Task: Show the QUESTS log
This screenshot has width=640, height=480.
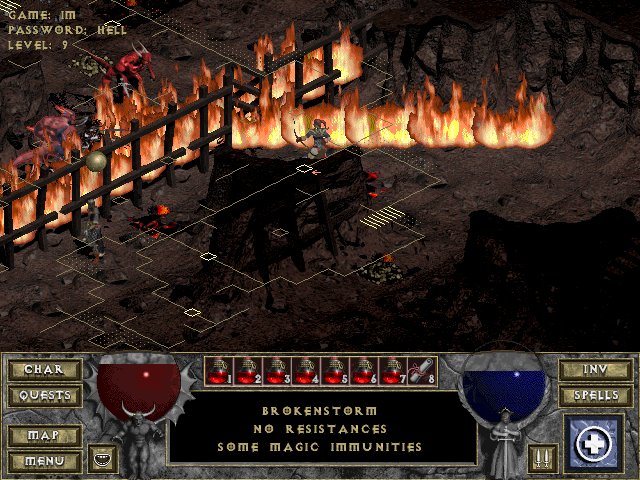Action: pos(43,396)
